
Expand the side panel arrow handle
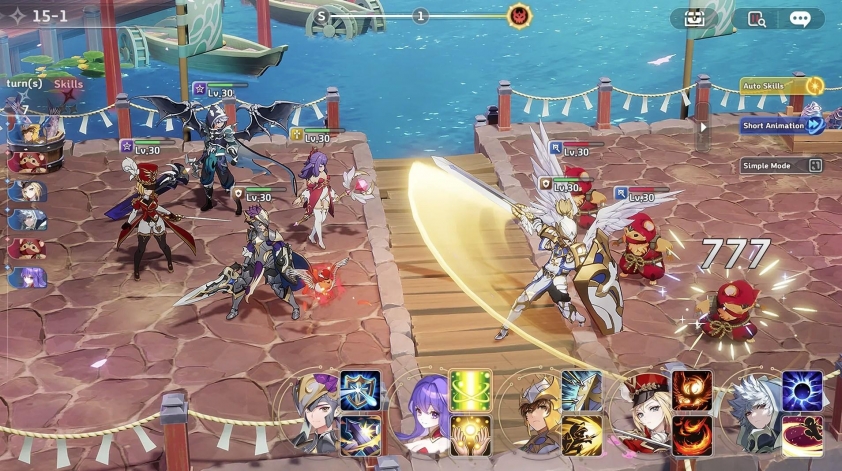point(703,127)
